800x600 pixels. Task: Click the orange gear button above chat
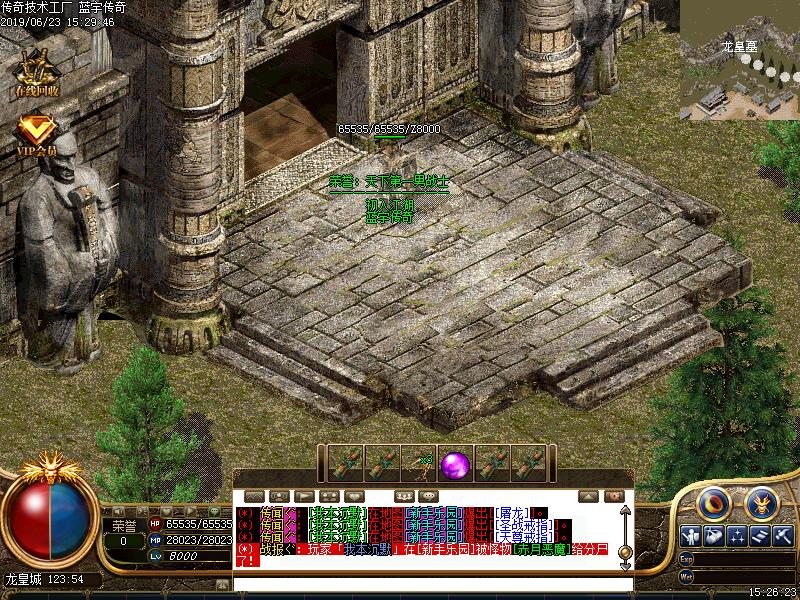614,496
